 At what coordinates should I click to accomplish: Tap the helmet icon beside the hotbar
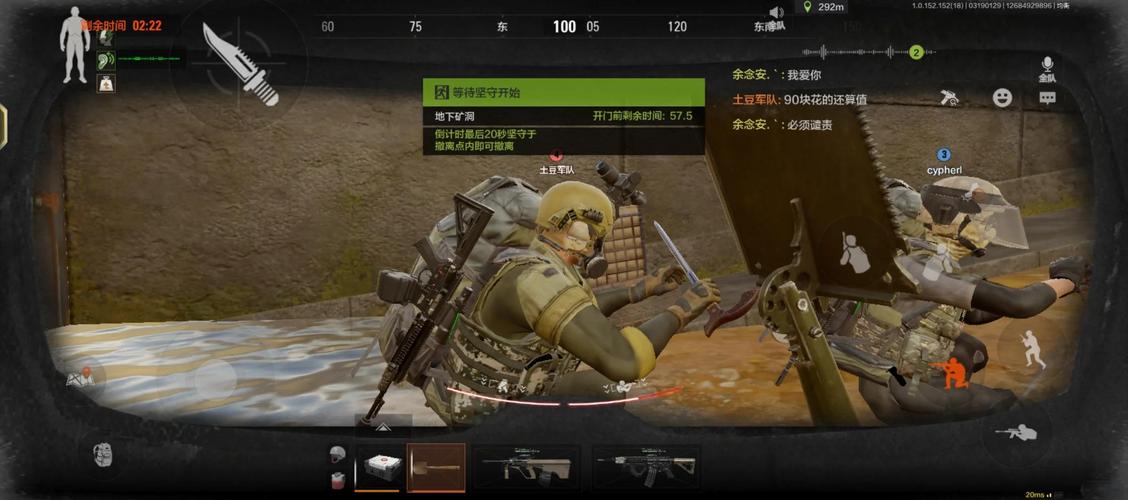pyautogui.click(x=337, y=455)
